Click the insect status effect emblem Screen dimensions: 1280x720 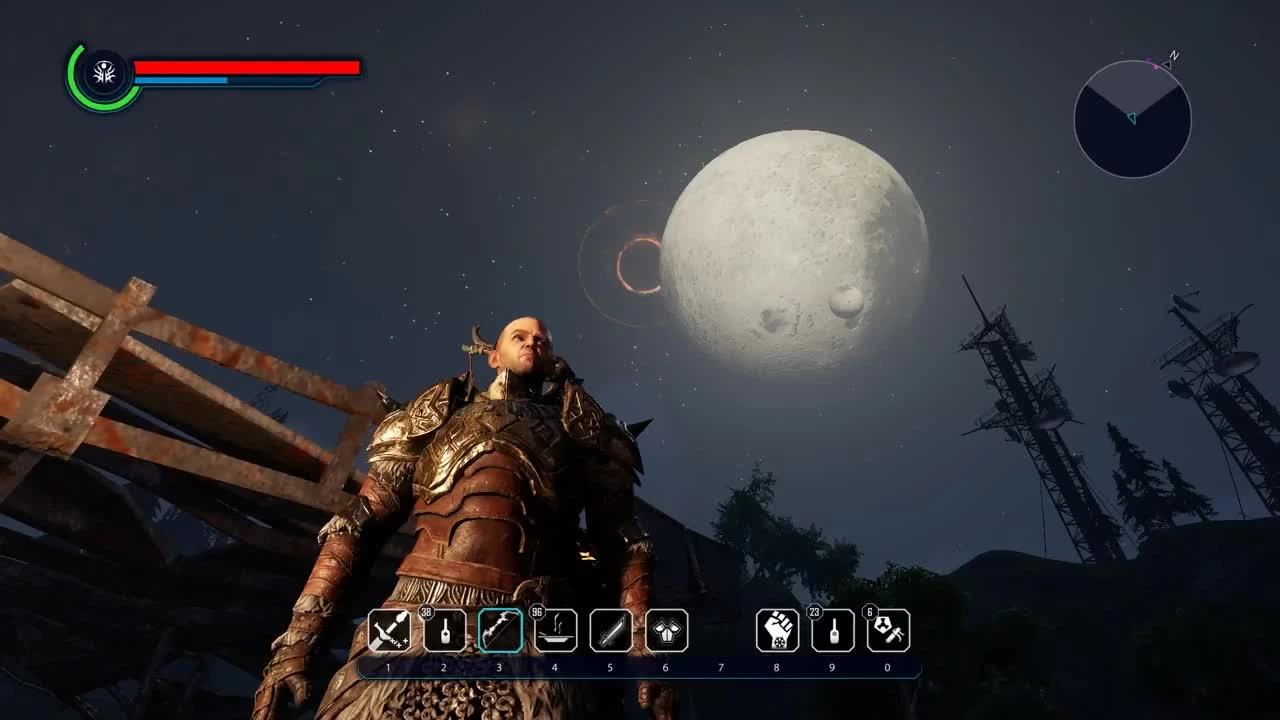coord(104,71)
